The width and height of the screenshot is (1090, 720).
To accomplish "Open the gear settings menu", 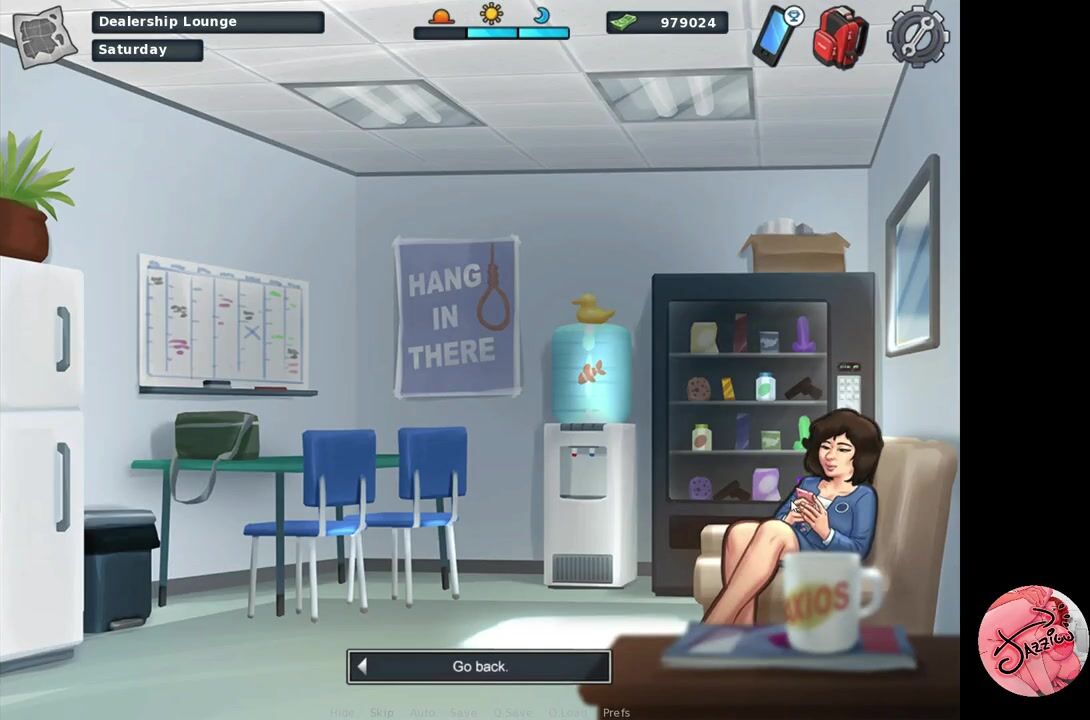I will point(916,36).
